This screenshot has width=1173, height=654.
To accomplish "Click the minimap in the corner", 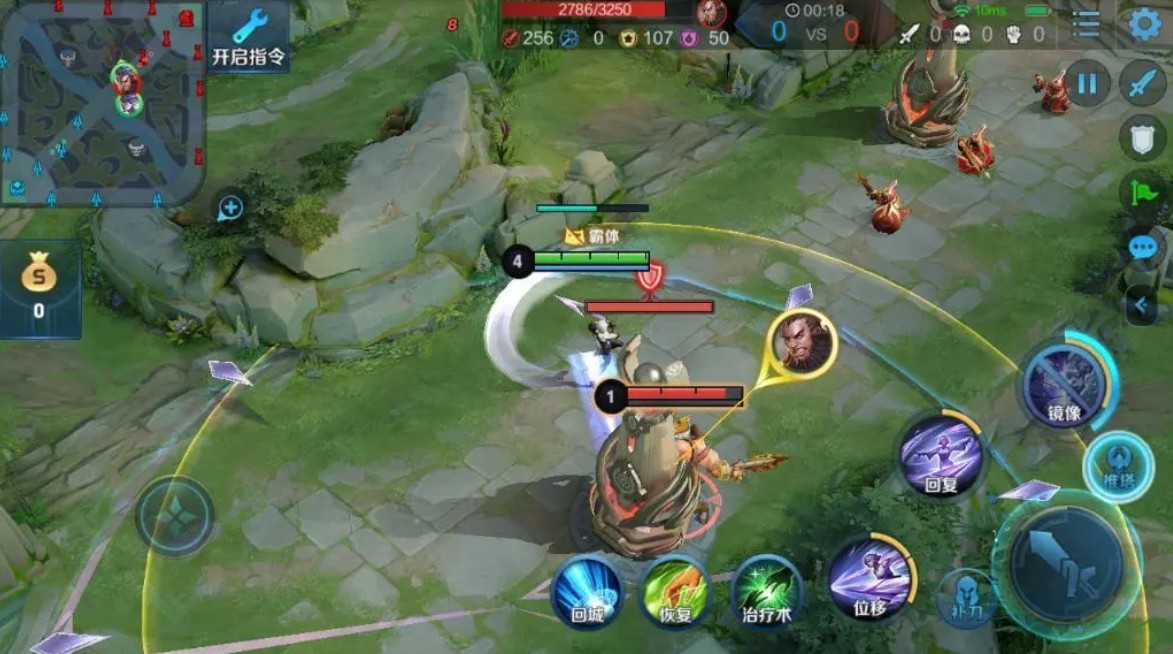I will coord(102,102).
